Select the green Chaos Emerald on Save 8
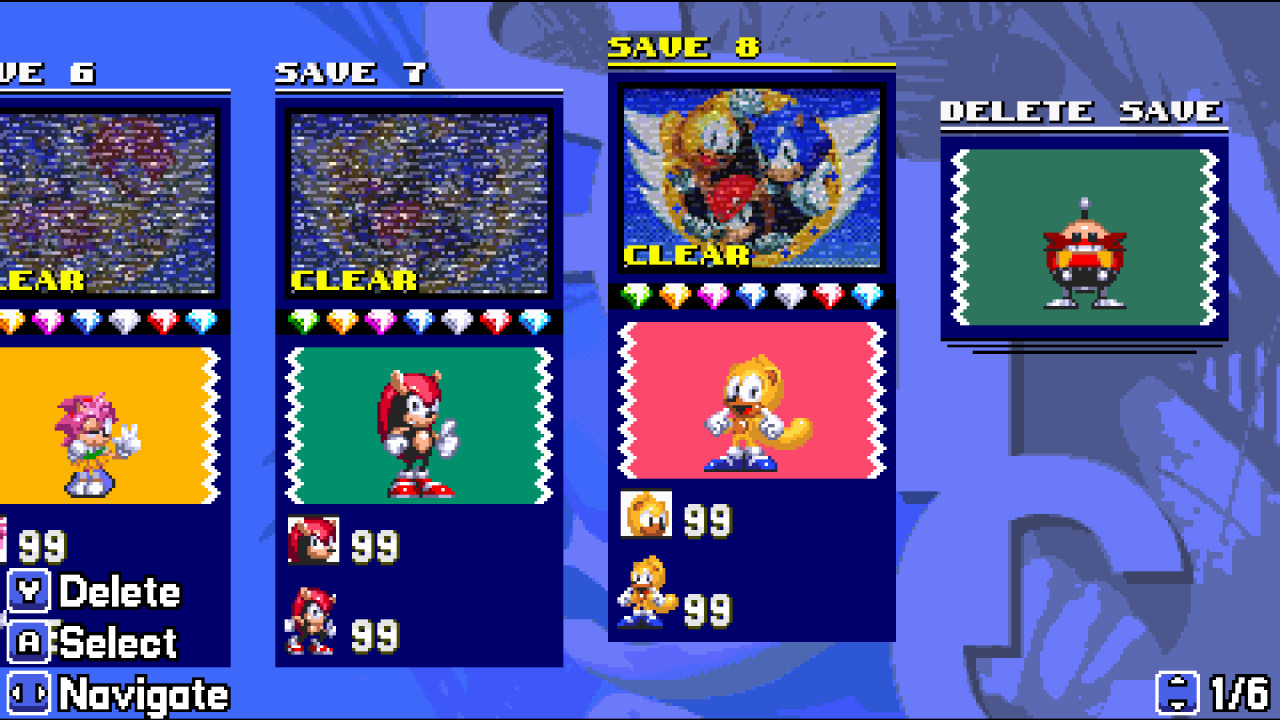This screenshot has height=720, width=1280. 636,294
